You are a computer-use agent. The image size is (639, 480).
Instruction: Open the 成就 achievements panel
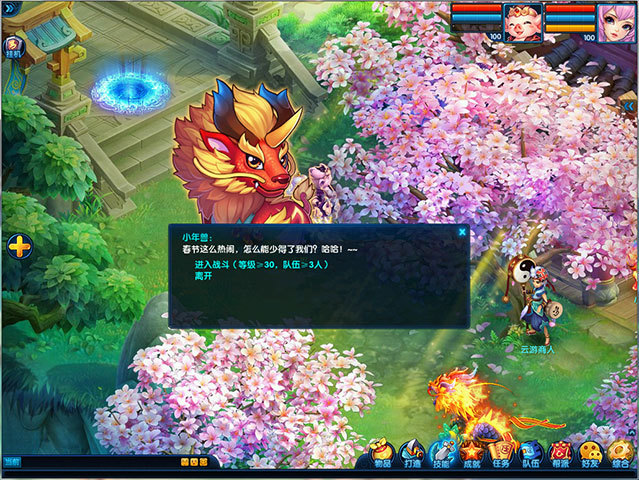click(x=472, y=453)
